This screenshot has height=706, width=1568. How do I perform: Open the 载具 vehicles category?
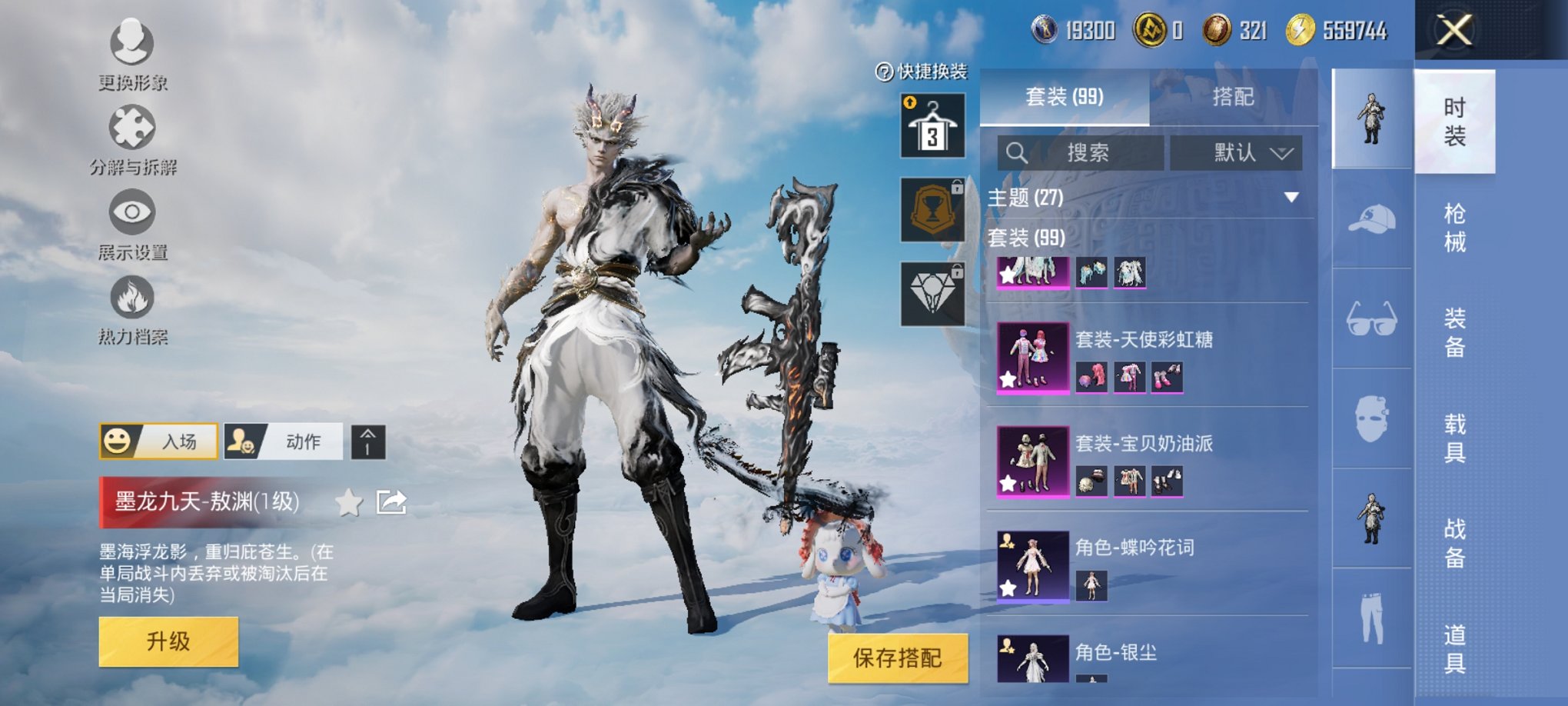[x=1454, y=438]
